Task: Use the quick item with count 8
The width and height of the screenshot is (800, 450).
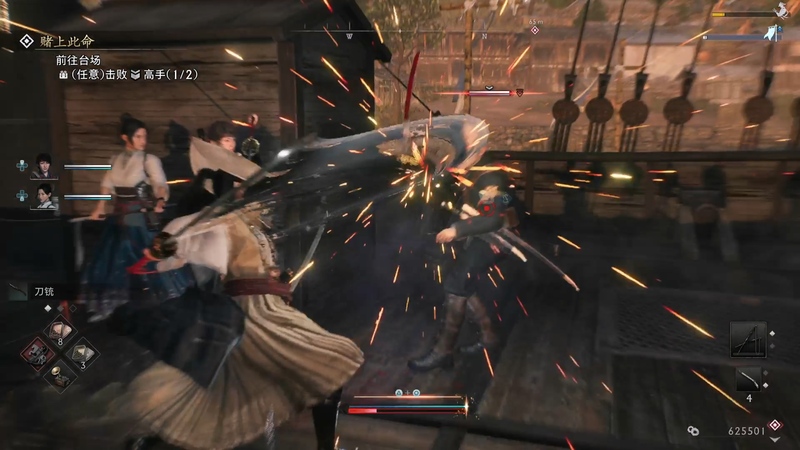Action: 59,332
